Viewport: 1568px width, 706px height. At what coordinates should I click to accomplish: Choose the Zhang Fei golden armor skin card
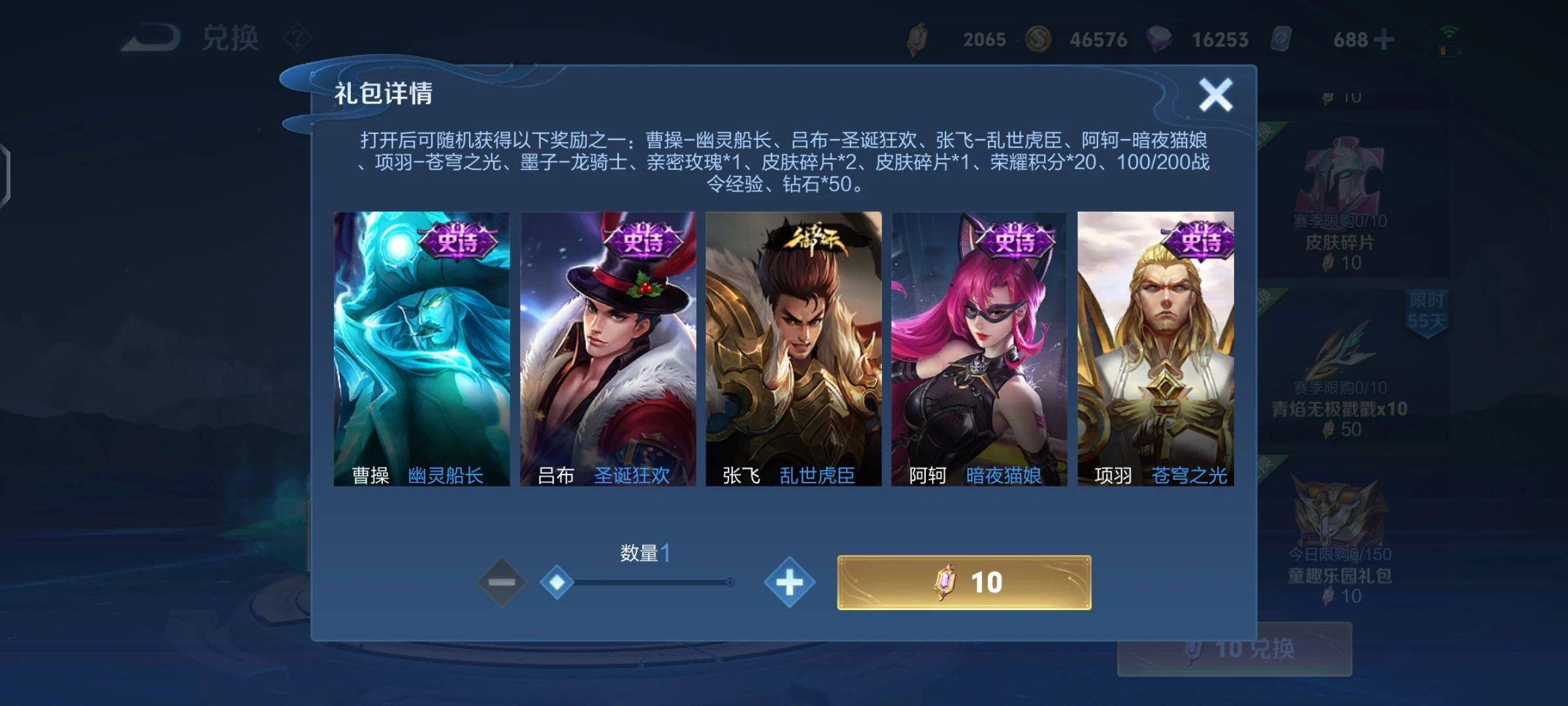(x=793, y=348)
